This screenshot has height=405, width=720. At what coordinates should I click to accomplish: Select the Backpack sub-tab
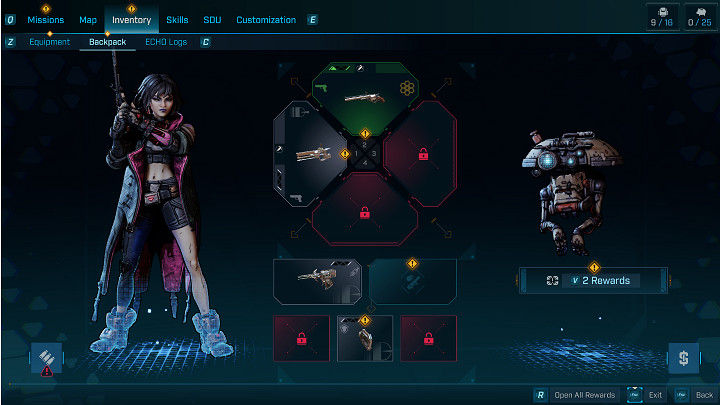point(108,42)
